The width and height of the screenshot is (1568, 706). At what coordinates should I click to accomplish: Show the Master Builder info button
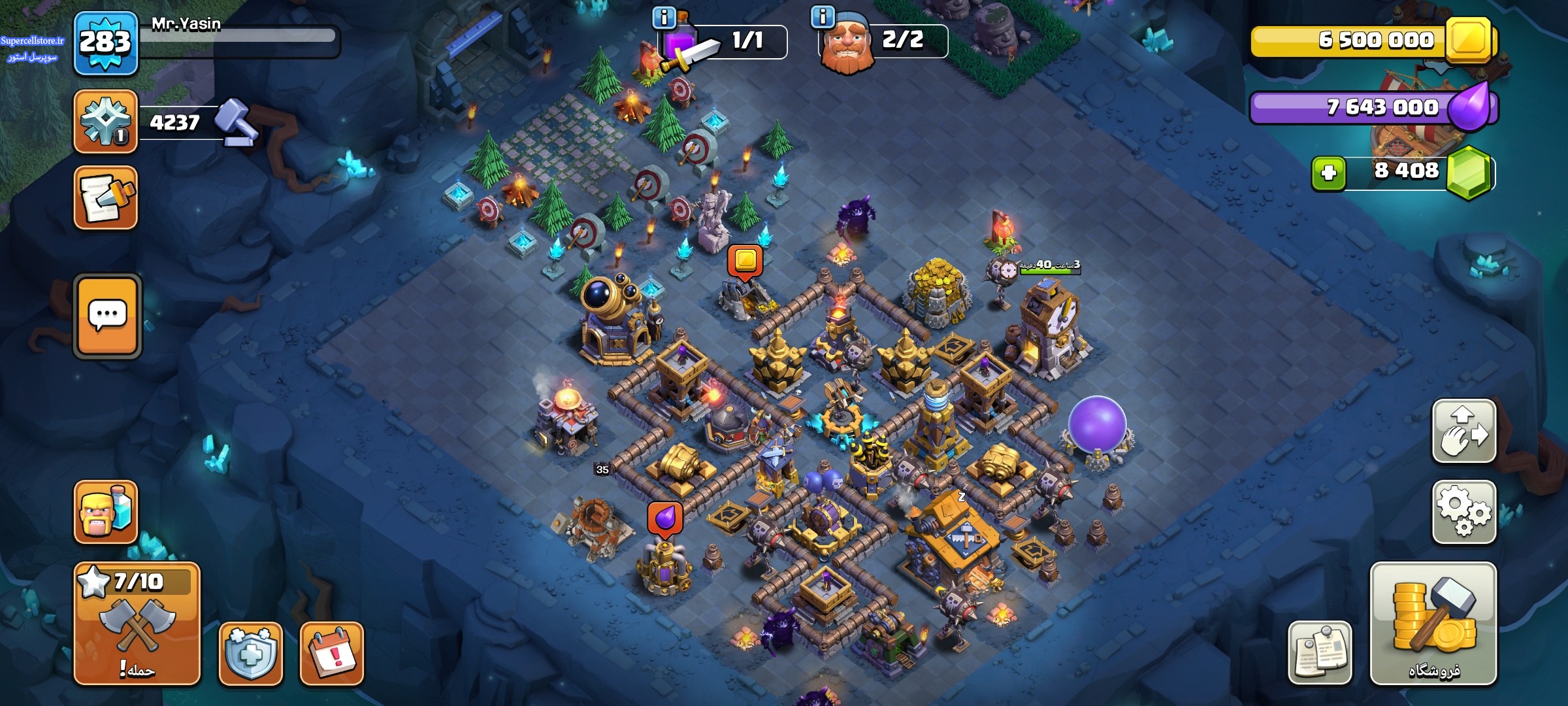tap(822, 16)
